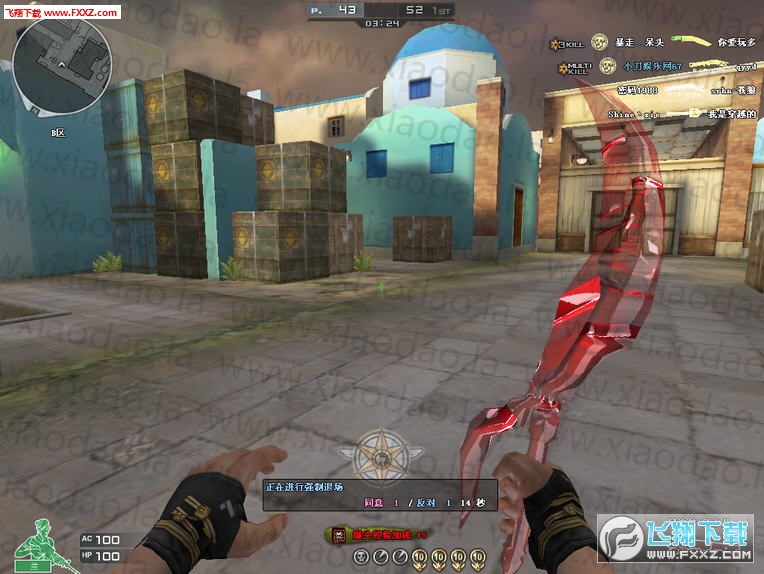Viewport: 764px width, 574px height.
Task: Click the red headshot bonus badge icon
Action: click(339, 535)
